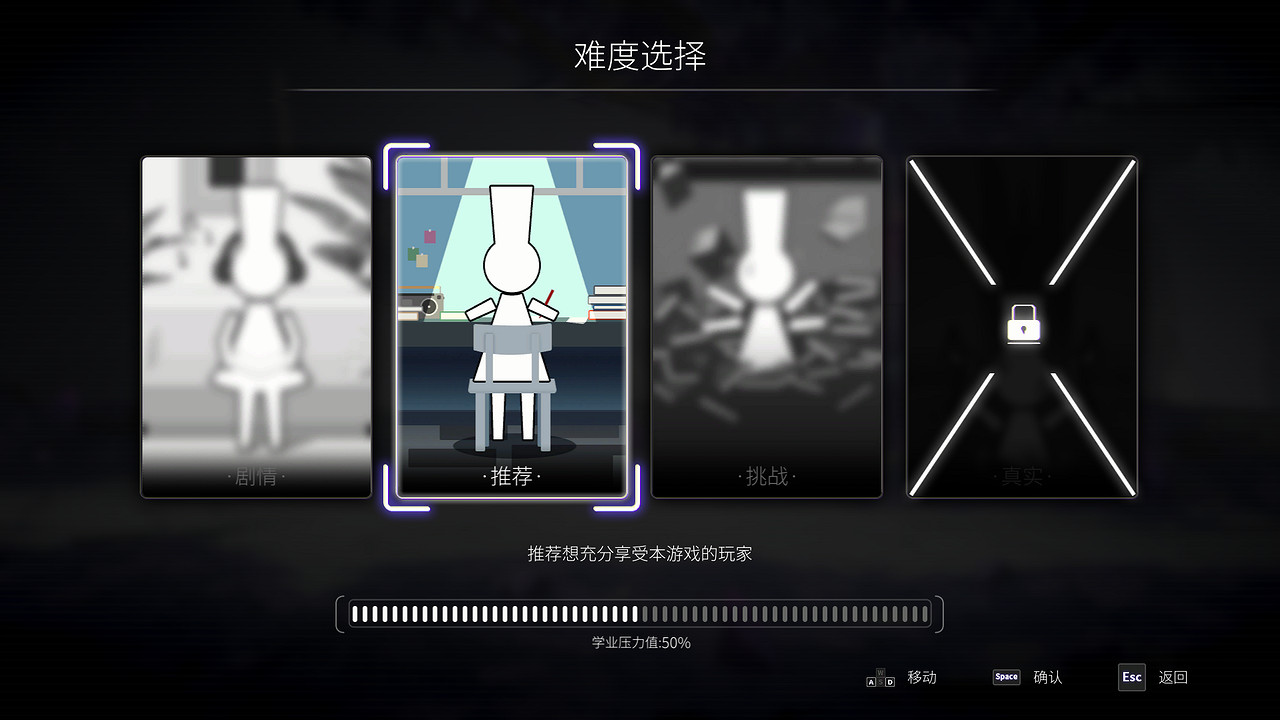Select the 剧情 difficulty card

[x=255, y=325]
